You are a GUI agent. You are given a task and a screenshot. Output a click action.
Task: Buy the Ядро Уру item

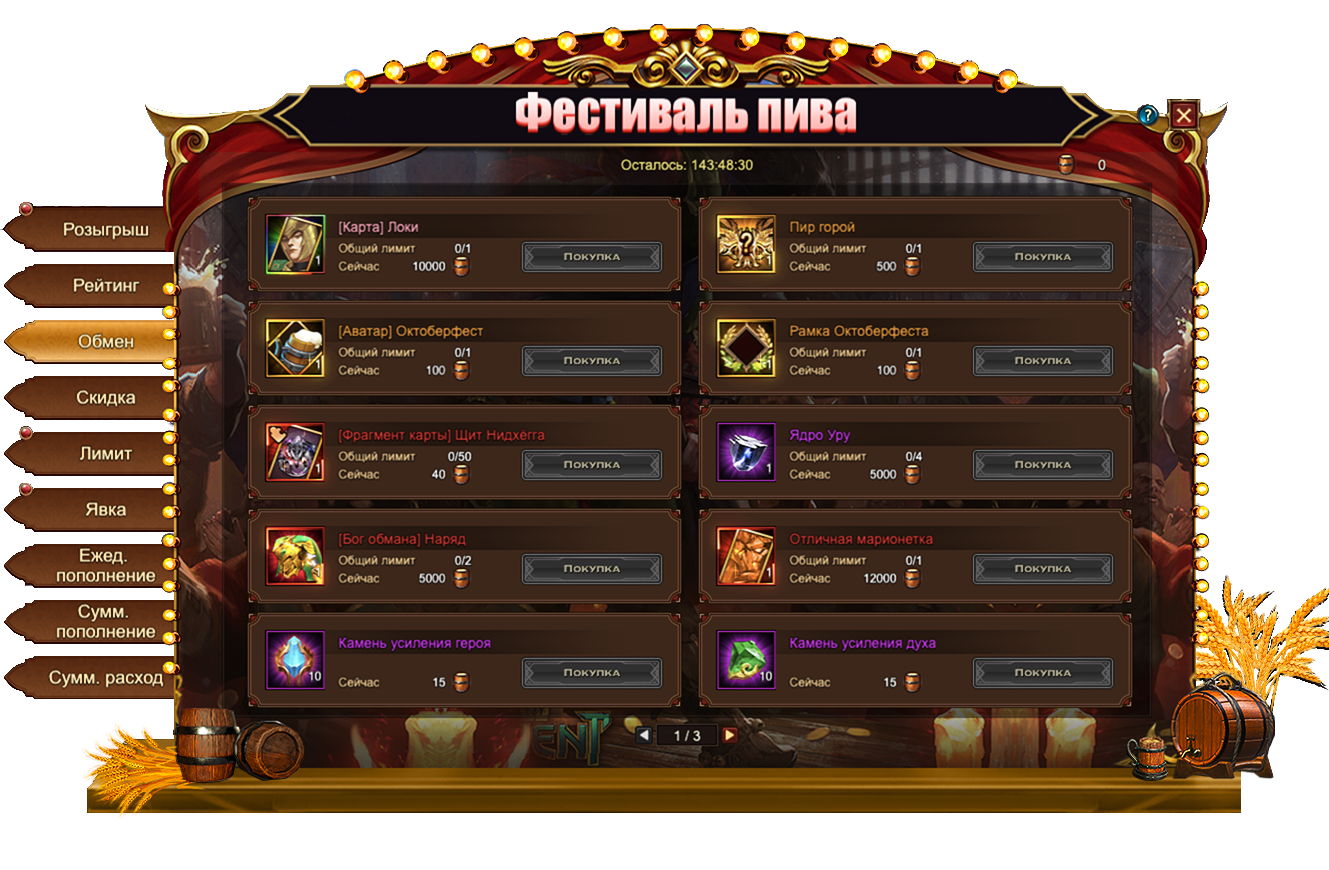1042,465
